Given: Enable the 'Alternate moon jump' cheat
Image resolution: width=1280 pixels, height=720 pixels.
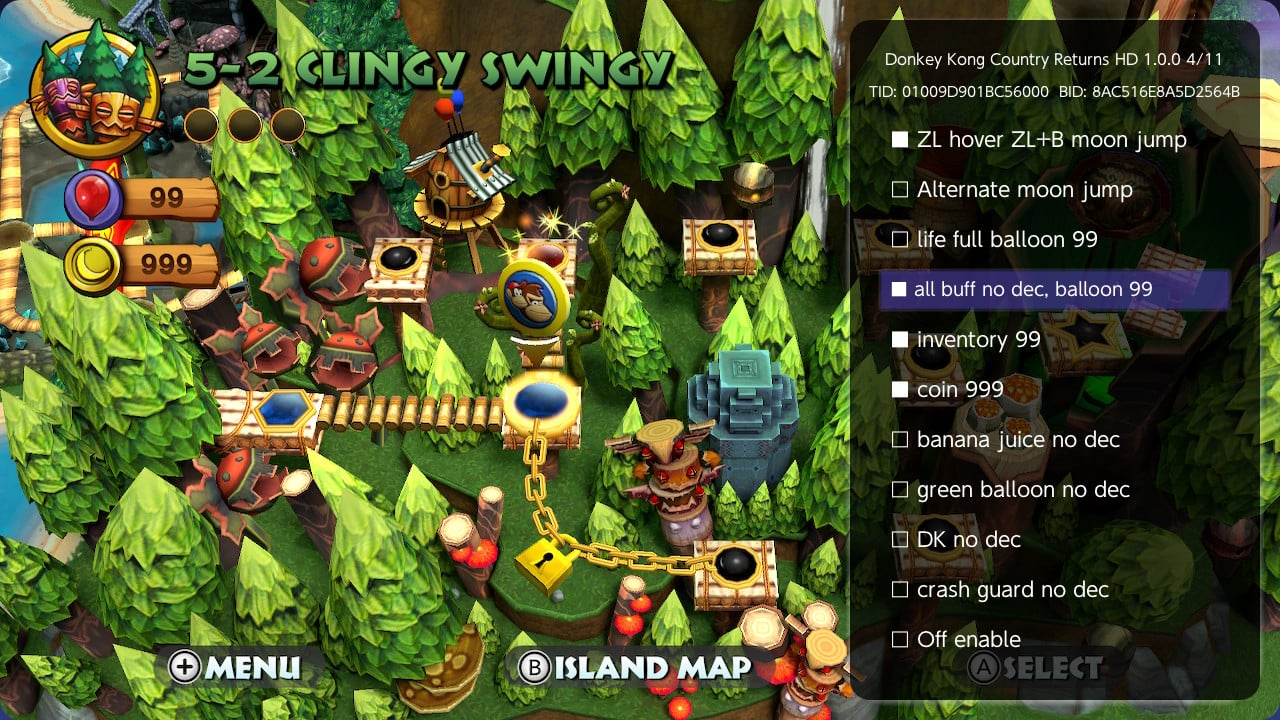Looking at the screenshot, I should point(1022,189).
